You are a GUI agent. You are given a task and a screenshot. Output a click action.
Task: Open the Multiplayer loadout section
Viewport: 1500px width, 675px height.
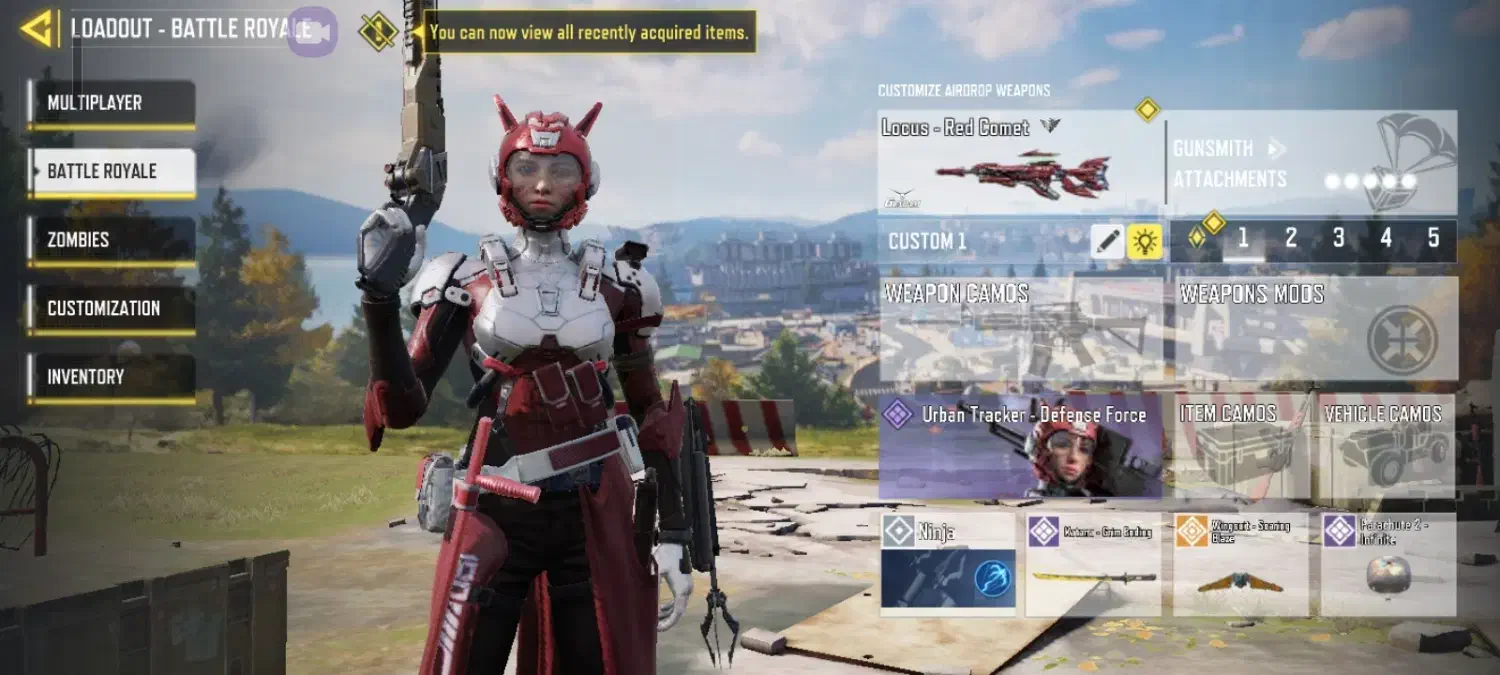click(111, 104)
